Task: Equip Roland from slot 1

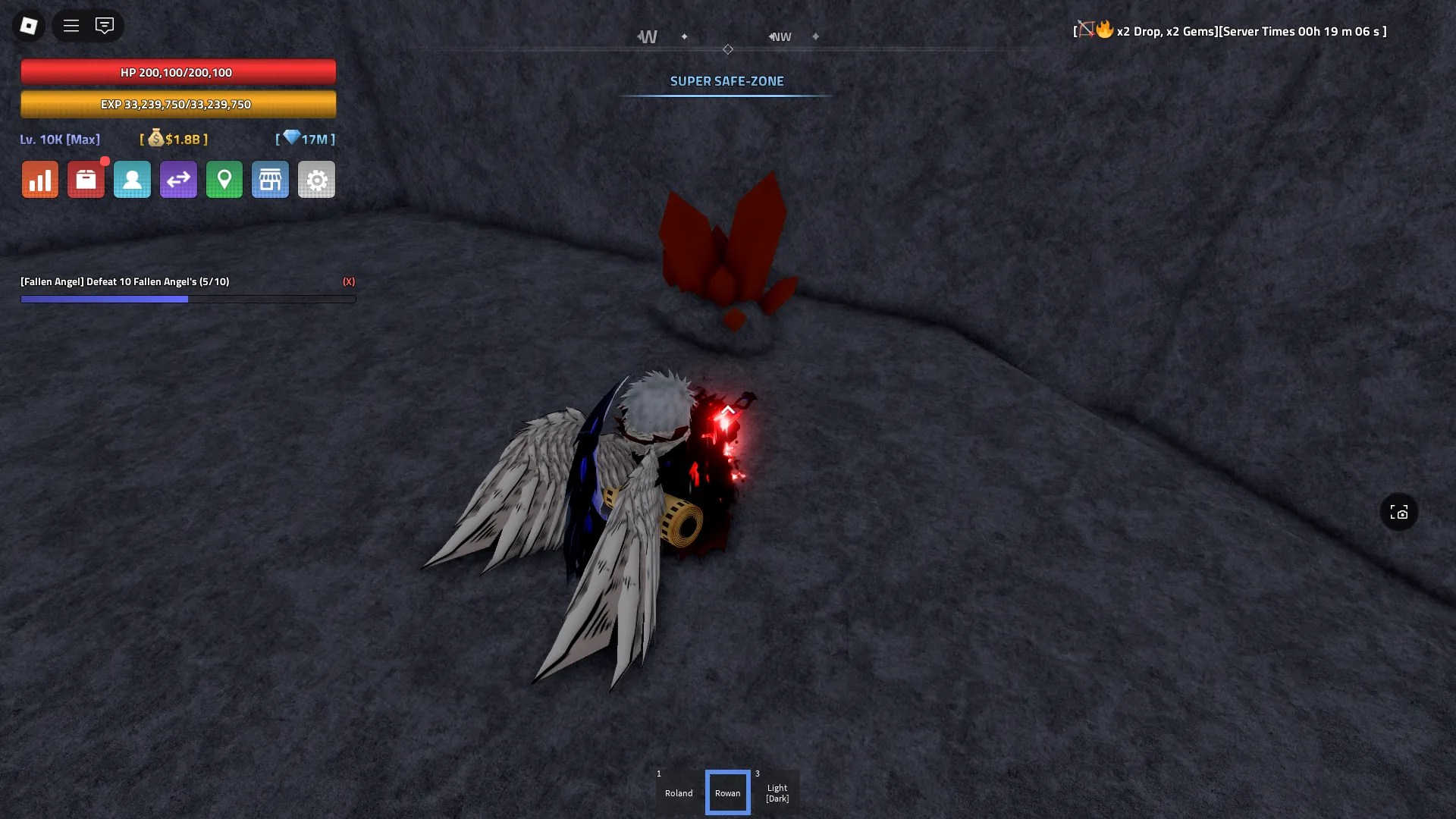Action: click(678, 792)
